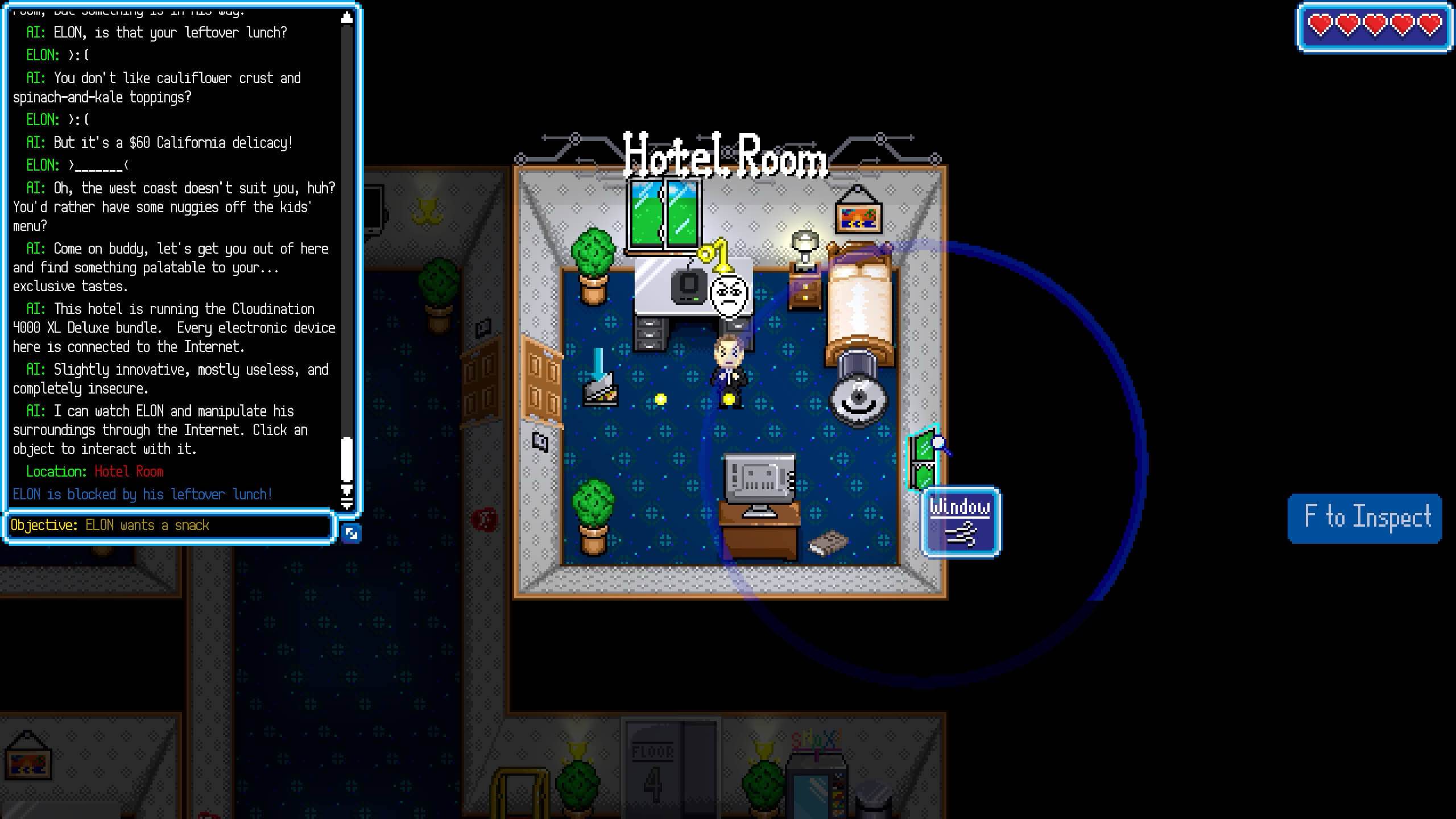
Task: Click the chat log's white scrollbar thumb
Action: [x=346, y=459]
